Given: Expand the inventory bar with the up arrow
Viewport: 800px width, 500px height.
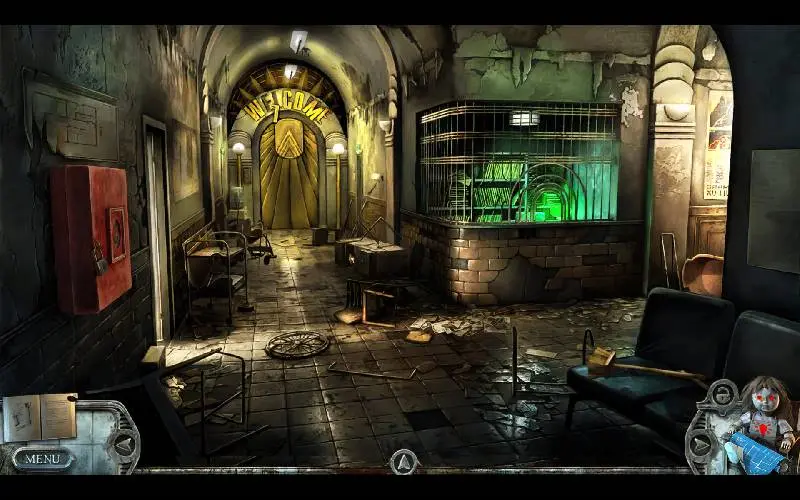Looking at the screenshot, I should tap(402, 461).
